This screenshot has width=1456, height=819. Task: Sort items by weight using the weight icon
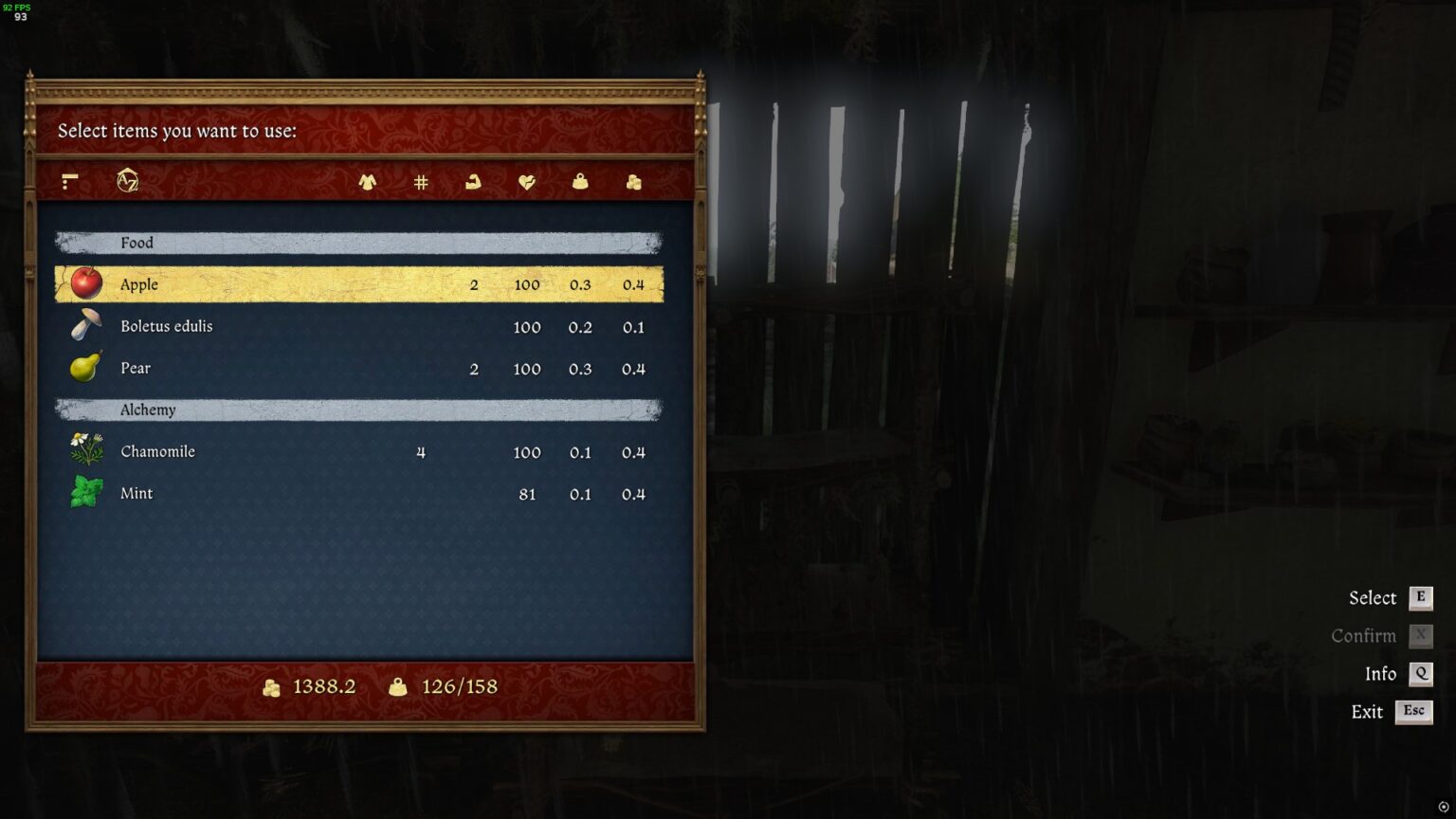581,182
